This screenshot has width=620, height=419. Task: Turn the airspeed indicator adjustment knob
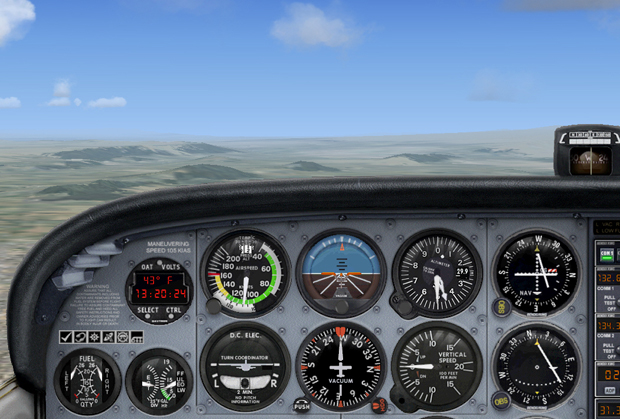[x=213, y=306]
